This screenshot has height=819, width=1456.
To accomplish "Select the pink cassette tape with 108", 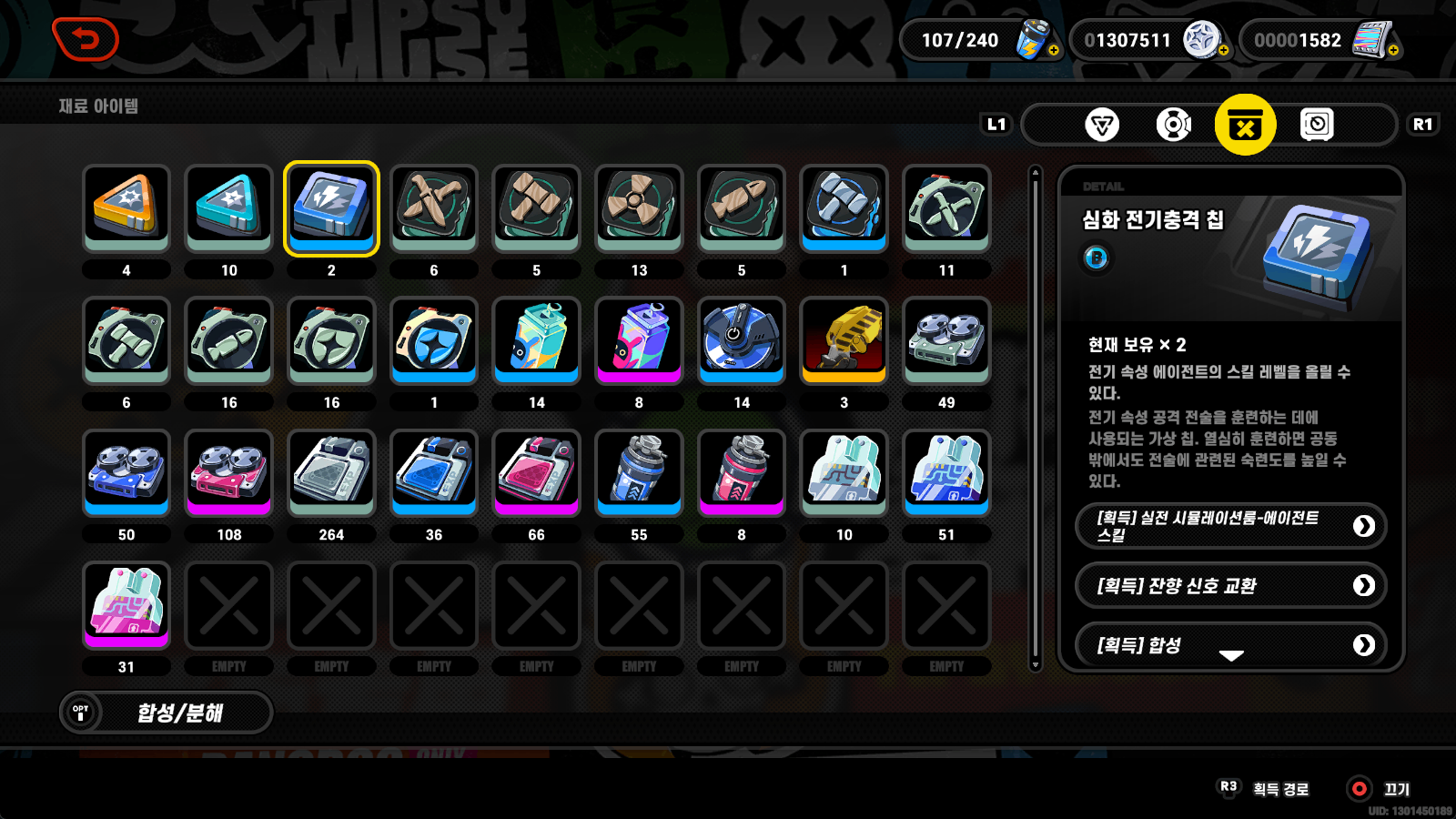I will pyautogui.click(x=228, y=473).
